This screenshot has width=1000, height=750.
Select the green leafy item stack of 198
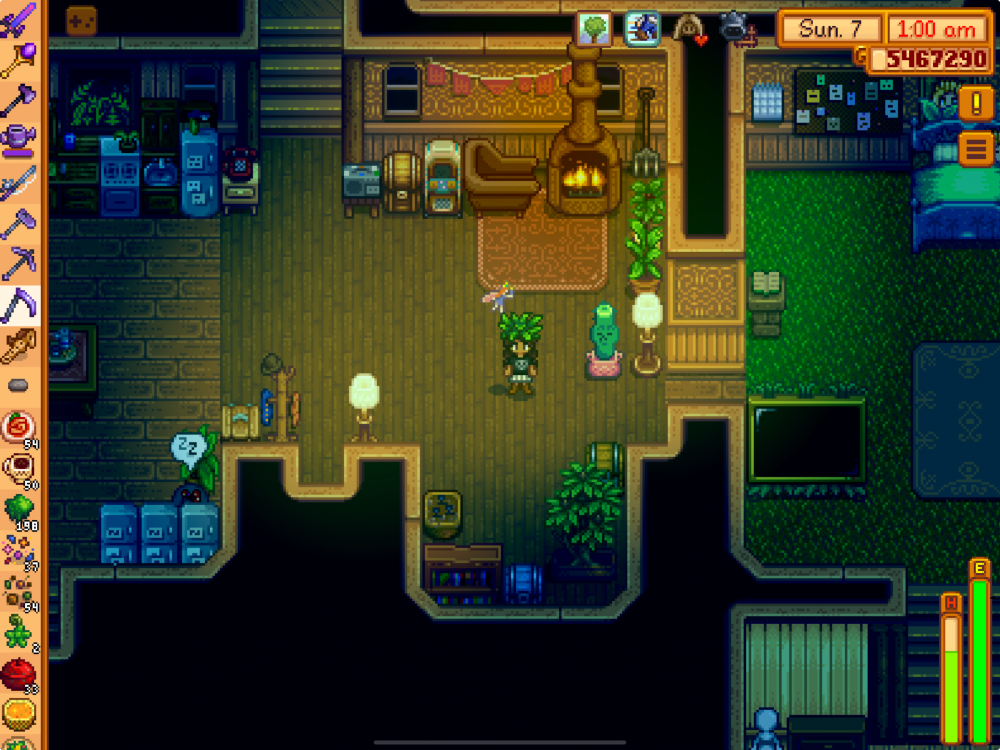tap(19, 509)
